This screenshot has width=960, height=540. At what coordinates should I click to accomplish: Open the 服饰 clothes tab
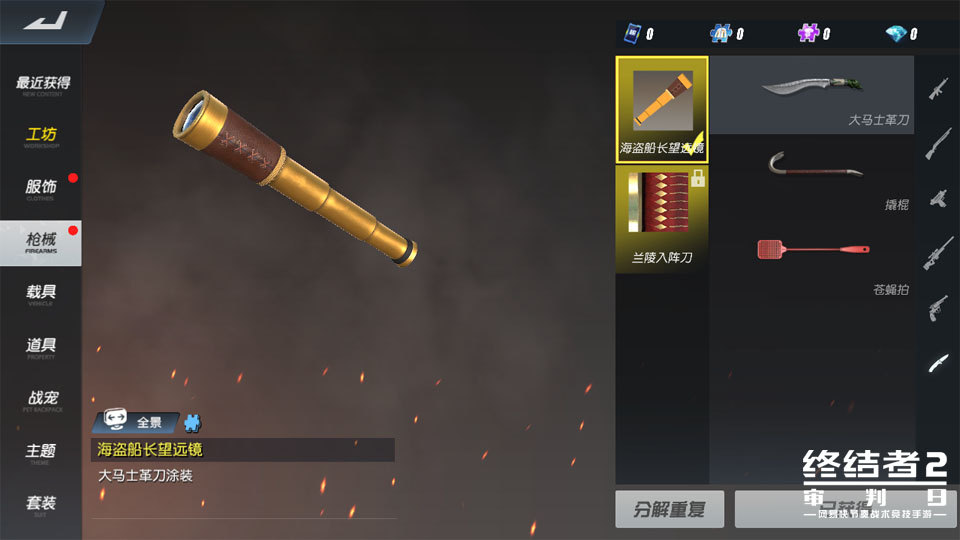(x=41, y=188)
